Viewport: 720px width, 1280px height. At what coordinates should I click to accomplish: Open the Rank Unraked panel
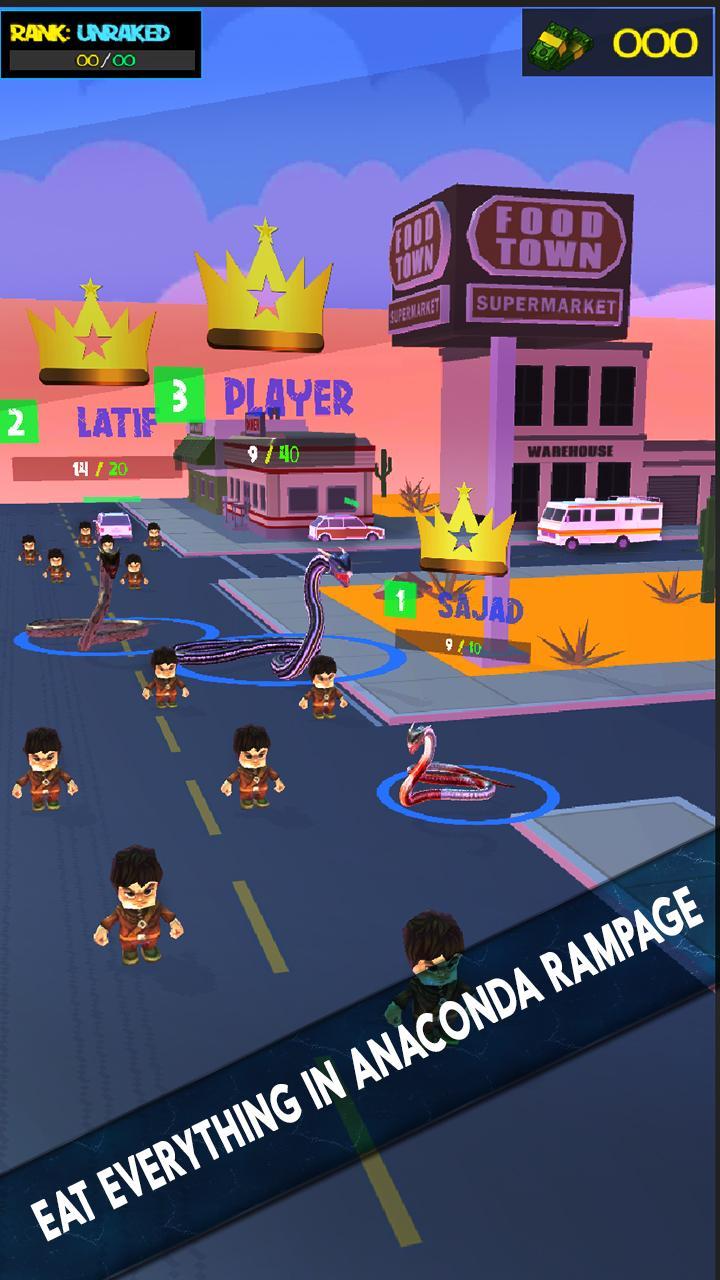pos(101,45)
